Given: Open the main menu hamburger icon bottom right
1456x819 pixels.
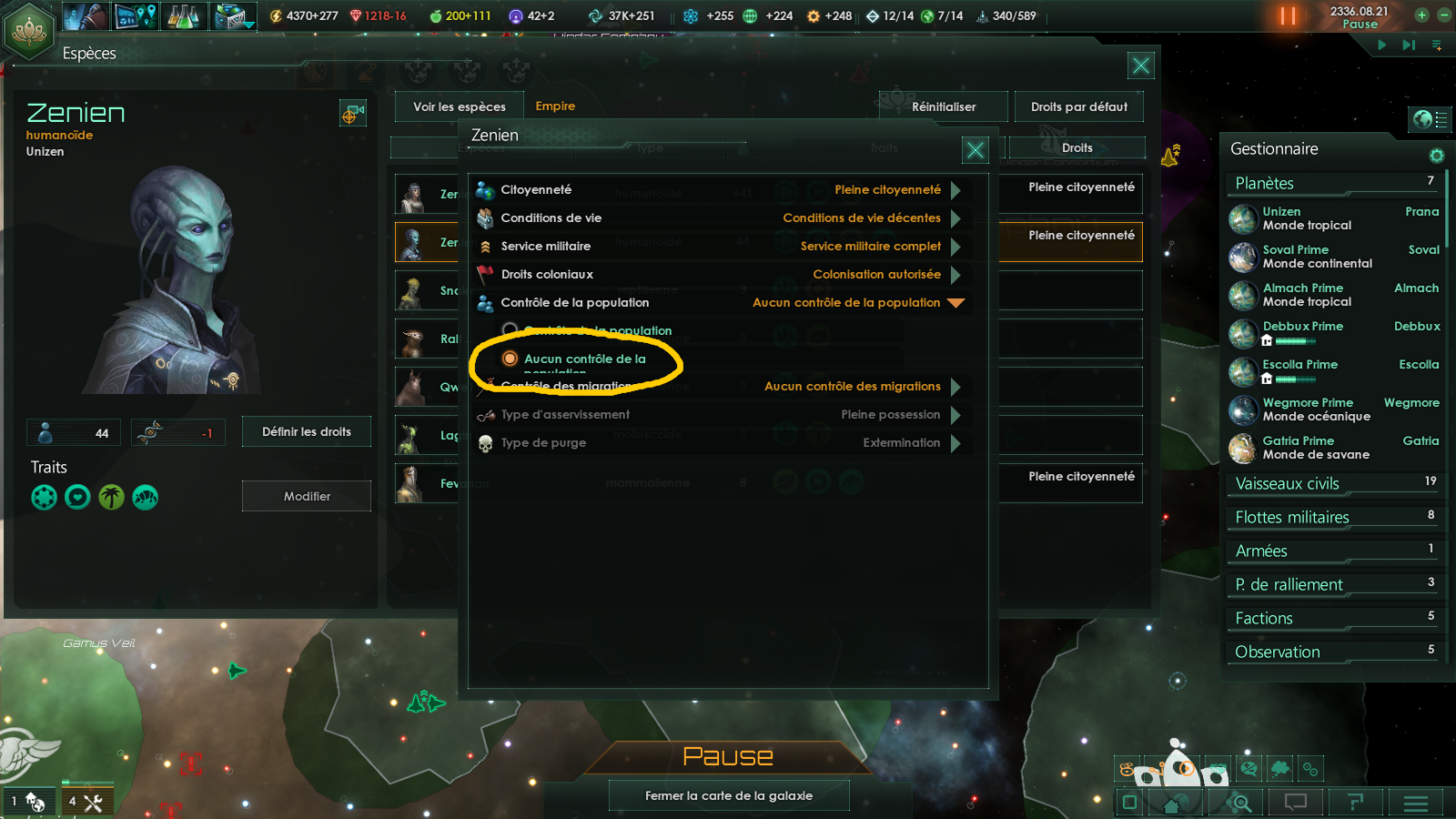Looking at the screenshot, I should [1416, 804].
